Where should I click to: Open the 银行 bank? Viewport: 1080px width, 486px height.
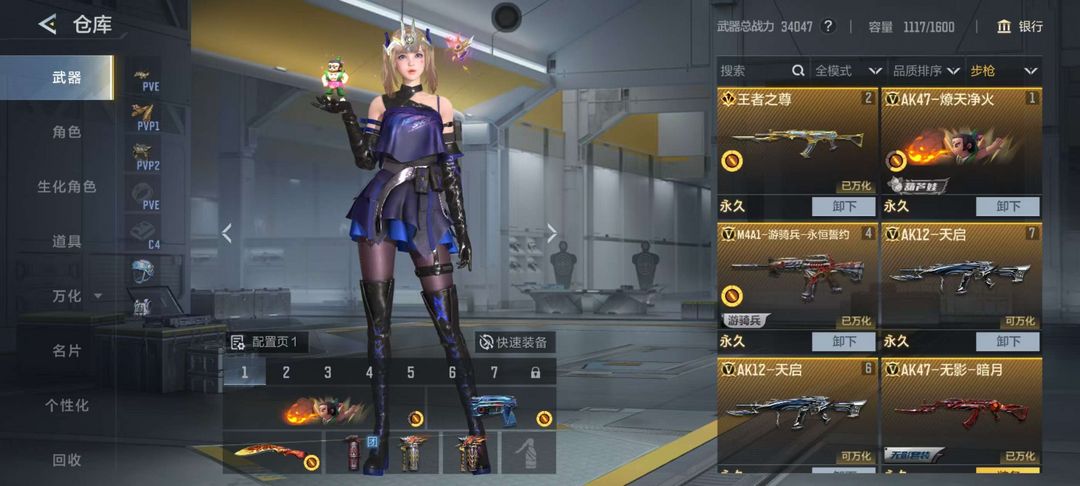coord(1019,27)
